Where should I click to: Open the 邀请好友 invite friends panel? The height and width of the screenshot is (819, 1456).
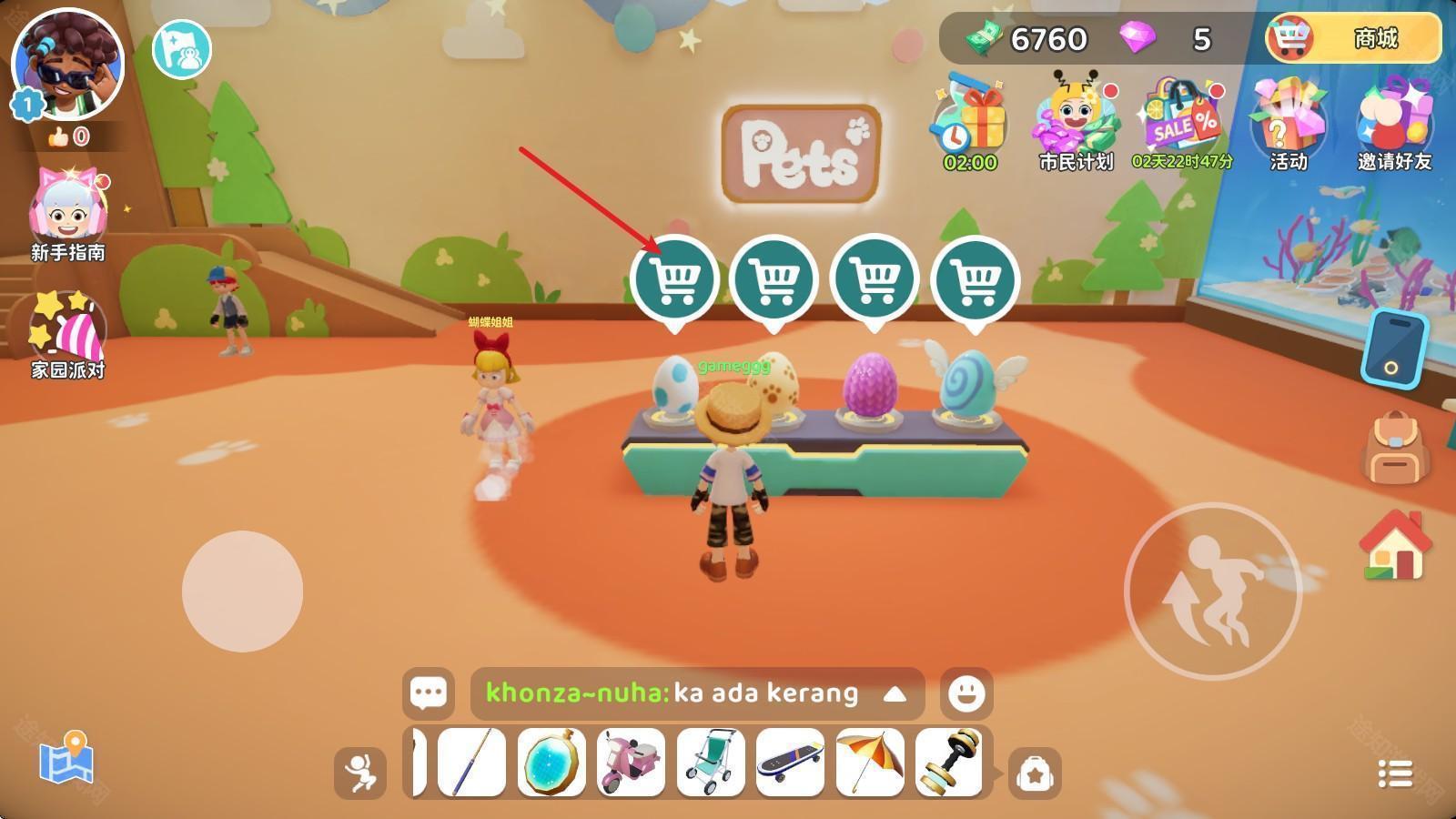pyautogui.click(x=1394, y=123)
